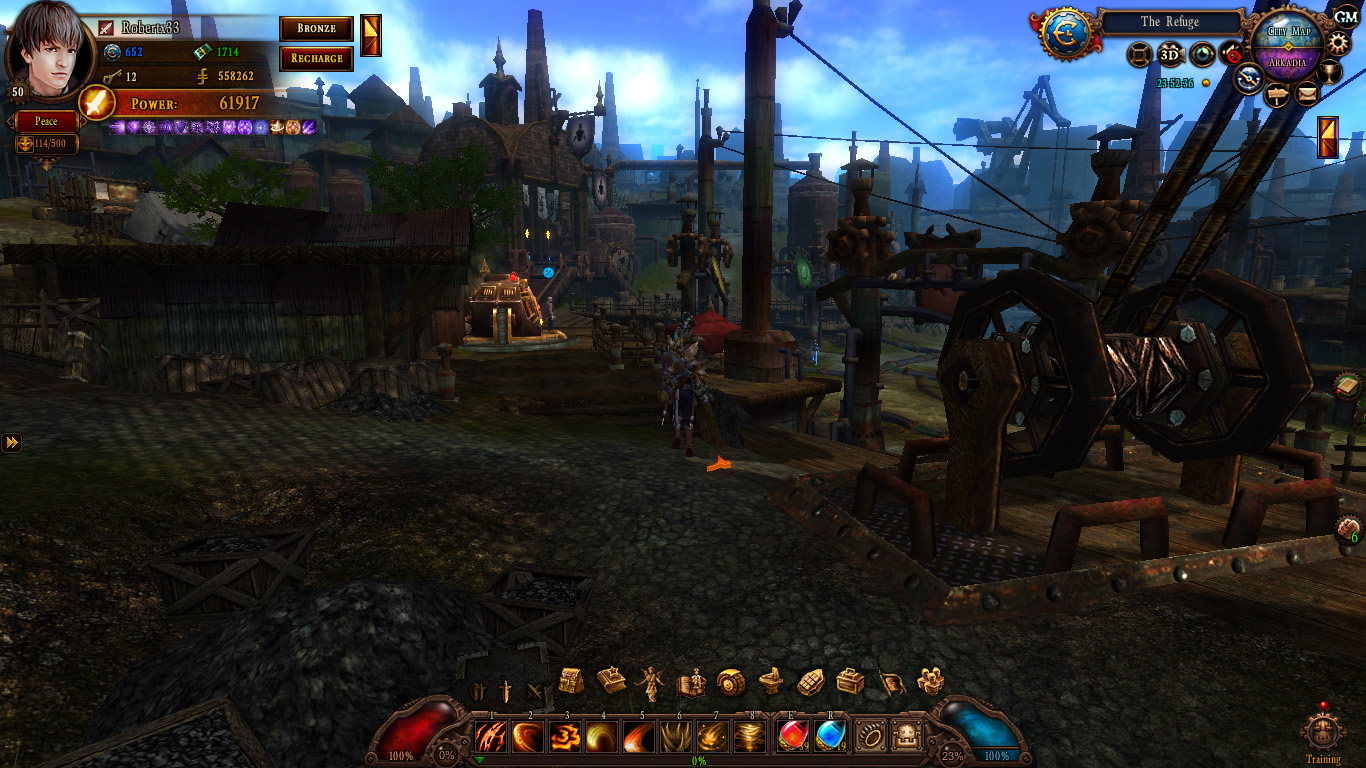Viewport: 1366px width, 768px height.
Task: Select City Map on the minimap
Action: (1289, 32)
